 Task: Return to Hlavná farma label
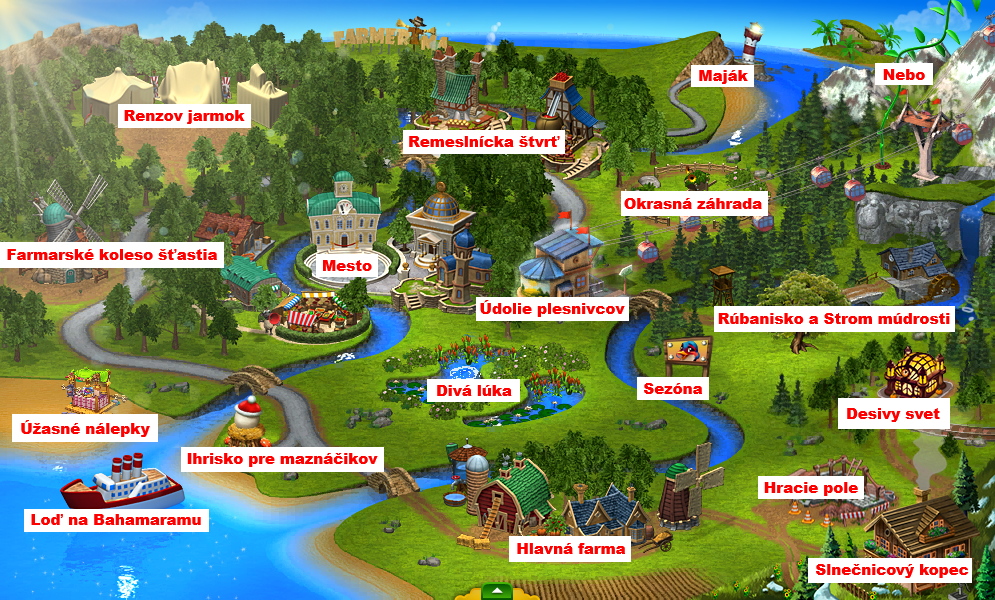point(570,548)
